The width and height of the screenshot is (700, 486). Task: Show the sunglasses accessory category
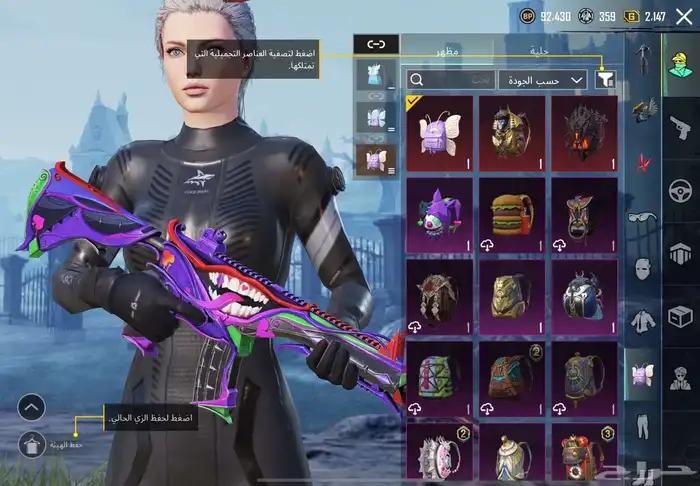(640, 216)
